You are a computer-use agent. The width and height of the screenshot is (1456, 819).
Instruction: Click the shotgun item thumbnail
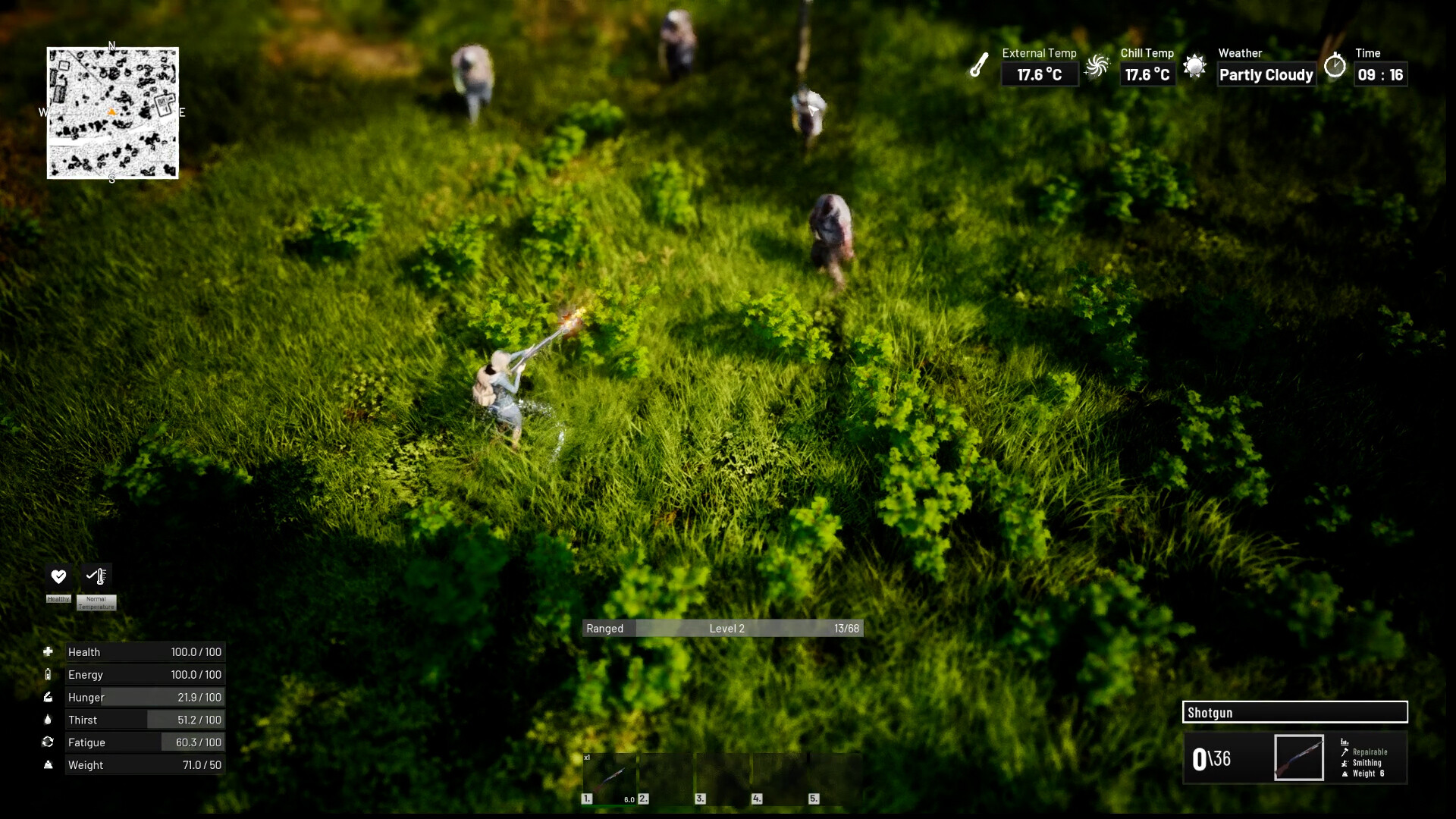pos(1298,757)
